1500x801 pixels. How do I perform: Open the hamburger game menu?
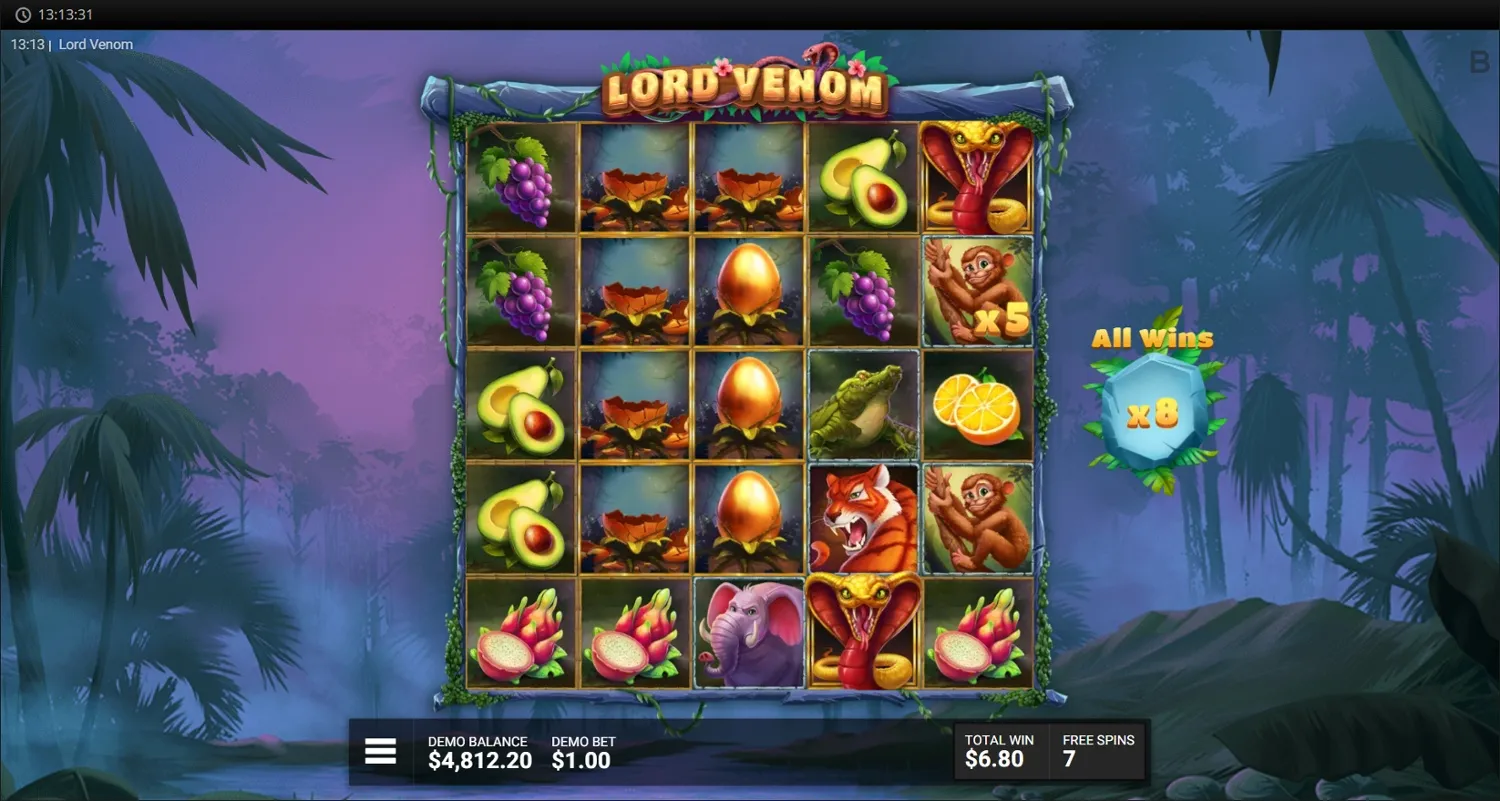[x=380, y=750]
